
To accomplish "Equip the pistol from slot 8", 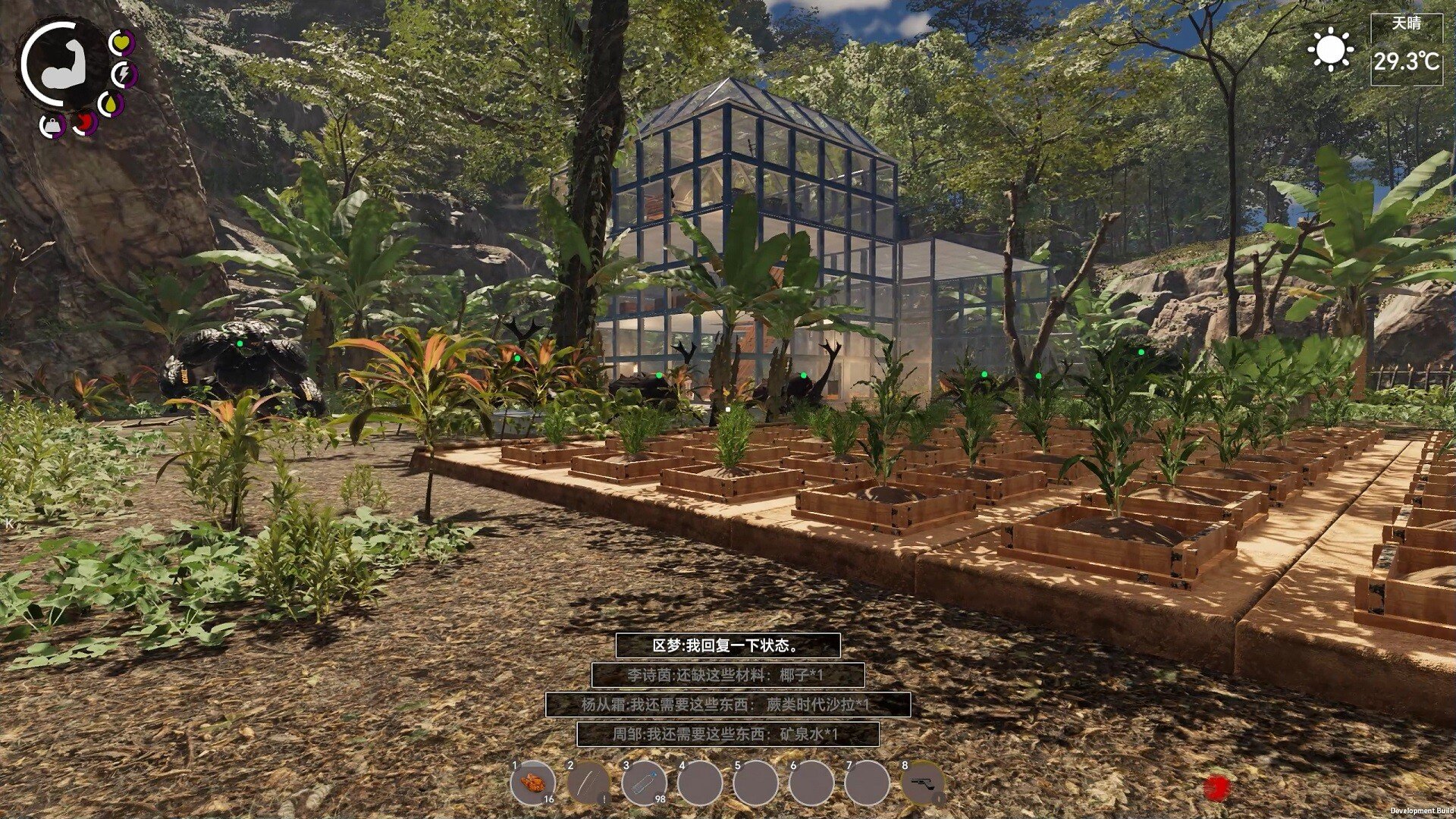I will coord(923,783).
